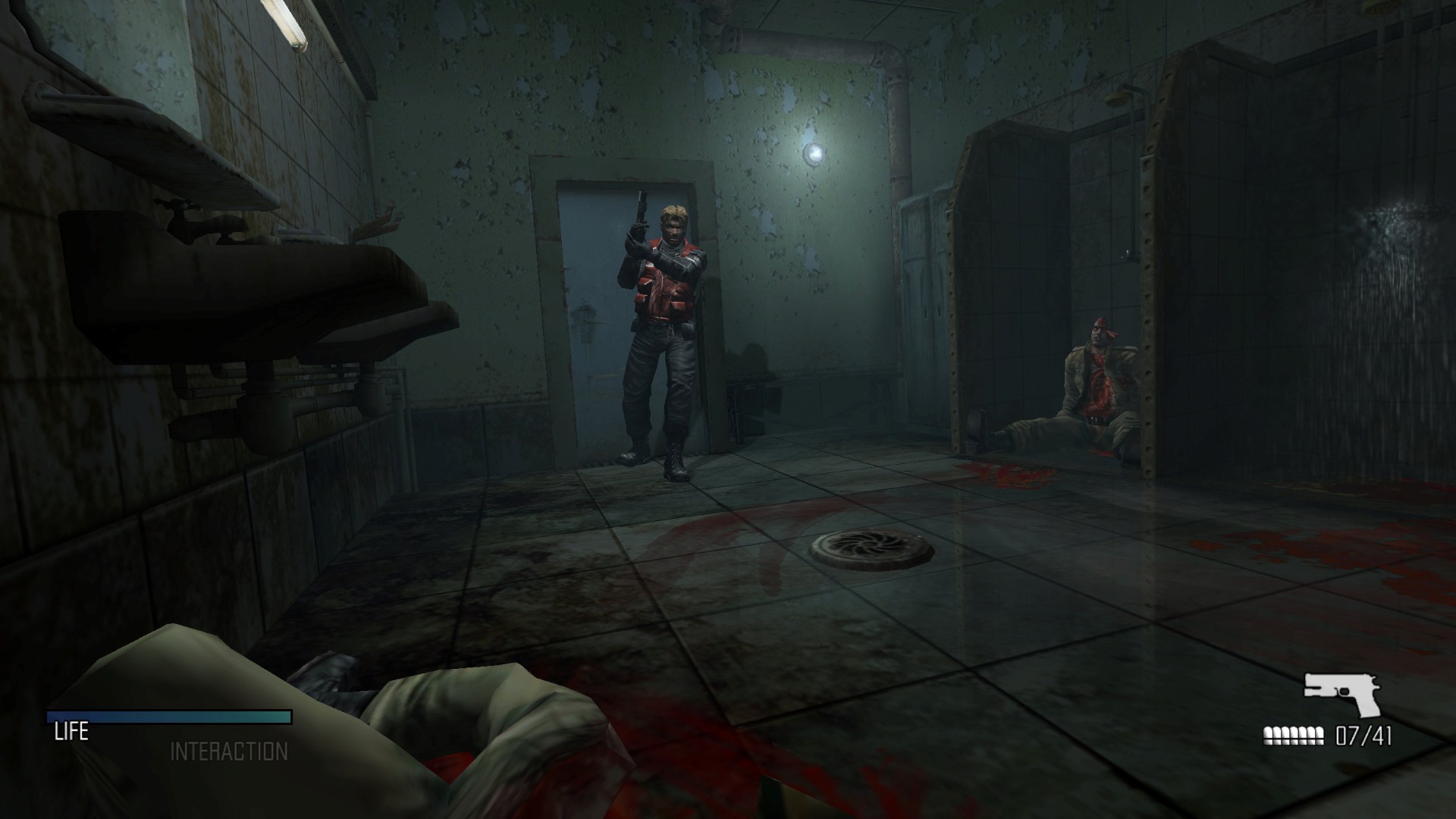
Task: Select the greyed-out INTERACTION label
Action: [229, 752]
